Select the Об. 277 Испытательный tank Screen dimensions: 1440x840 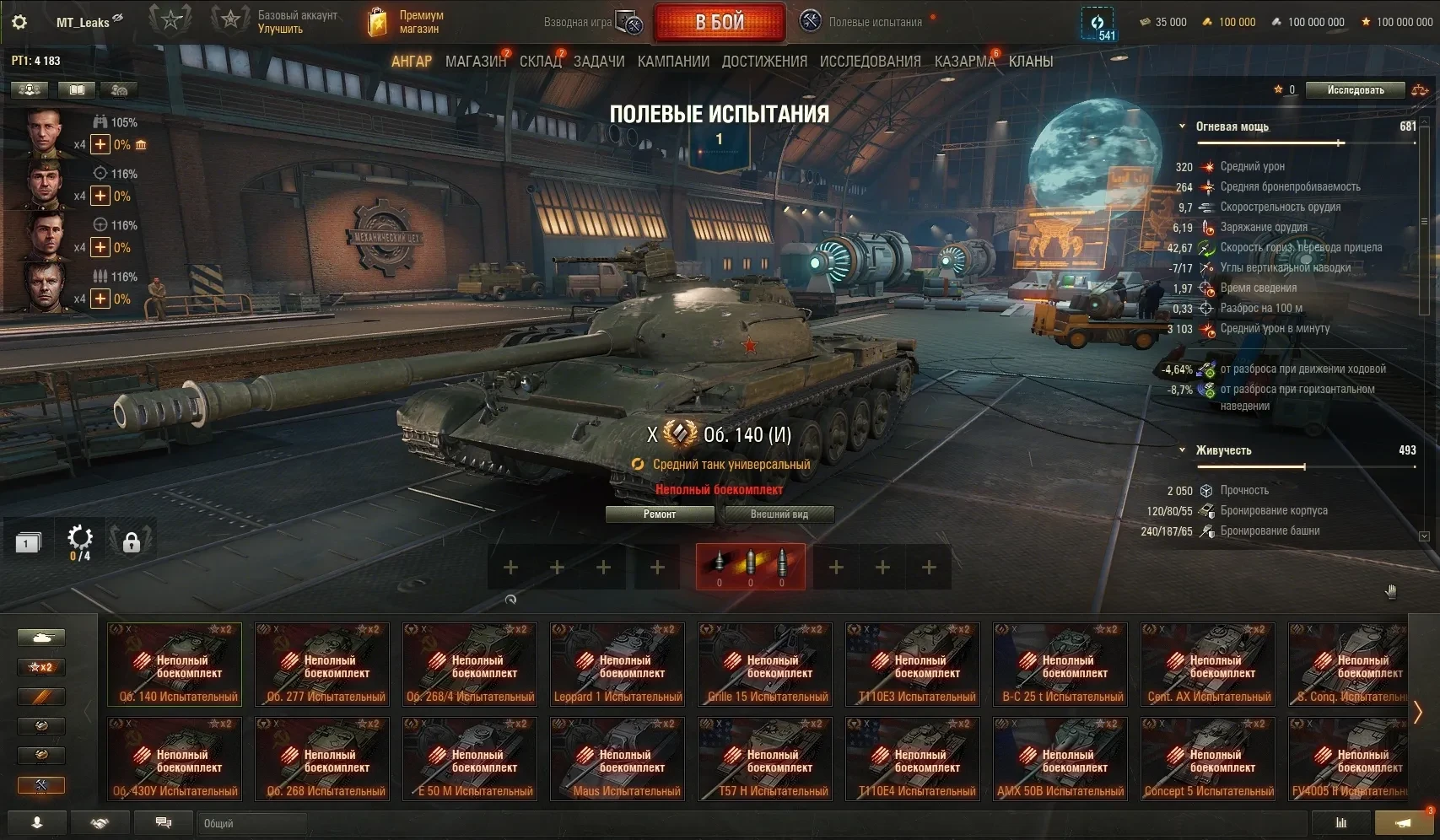tap(322, 664)
